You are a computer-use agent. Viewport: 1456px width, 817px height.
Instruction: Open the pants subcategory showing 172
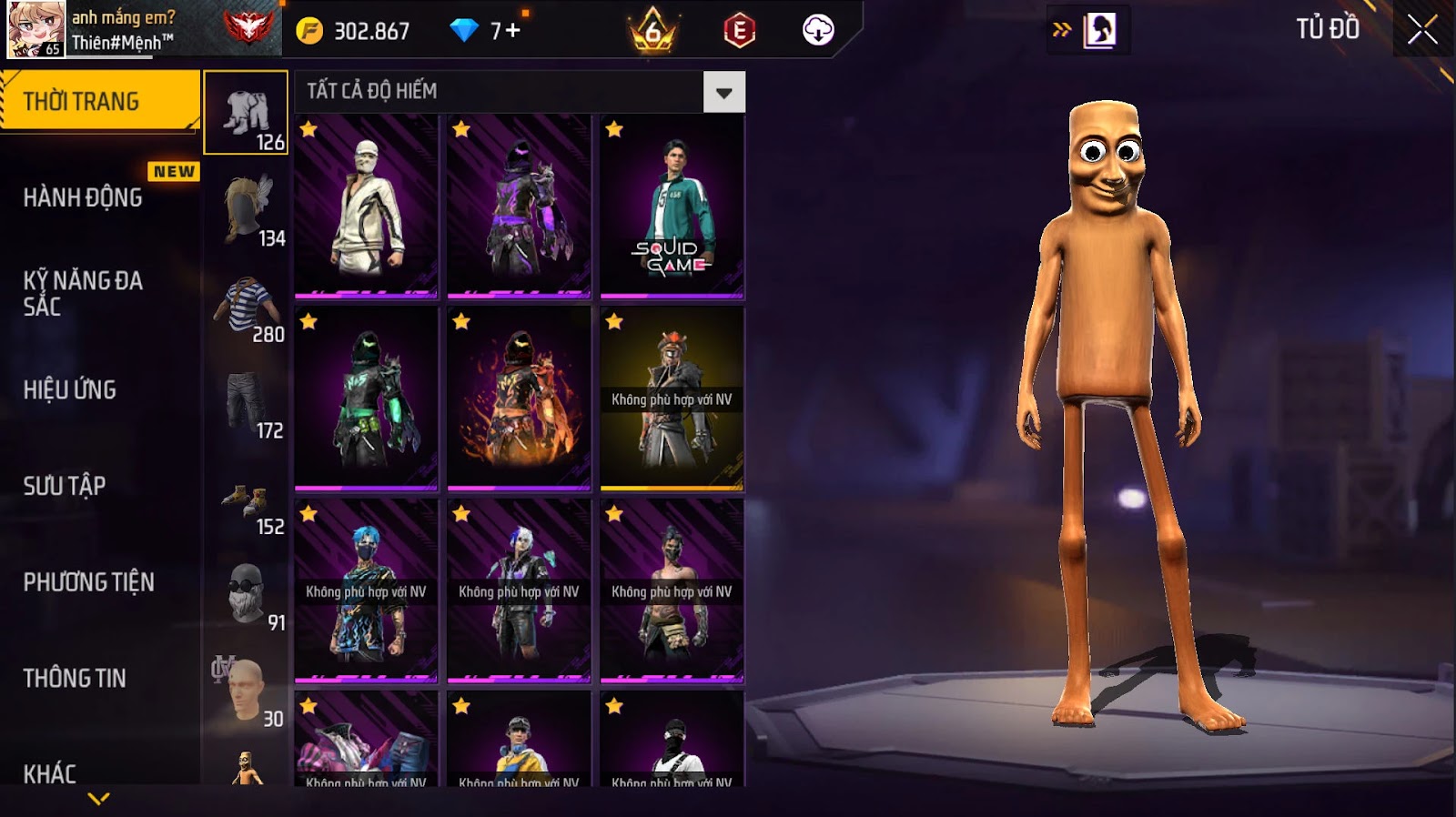tap(246, 402)
